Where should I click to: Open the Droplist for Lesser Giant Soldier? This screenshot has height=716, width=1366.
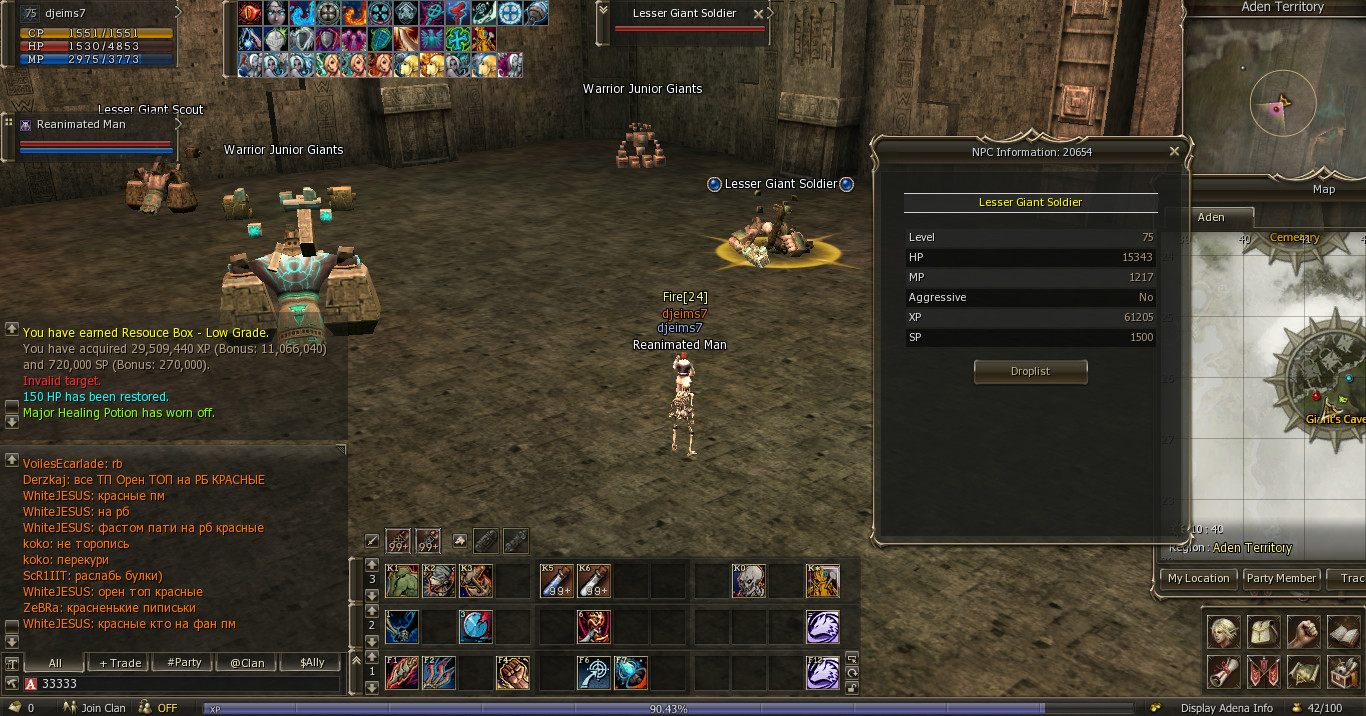(1030, 371)
